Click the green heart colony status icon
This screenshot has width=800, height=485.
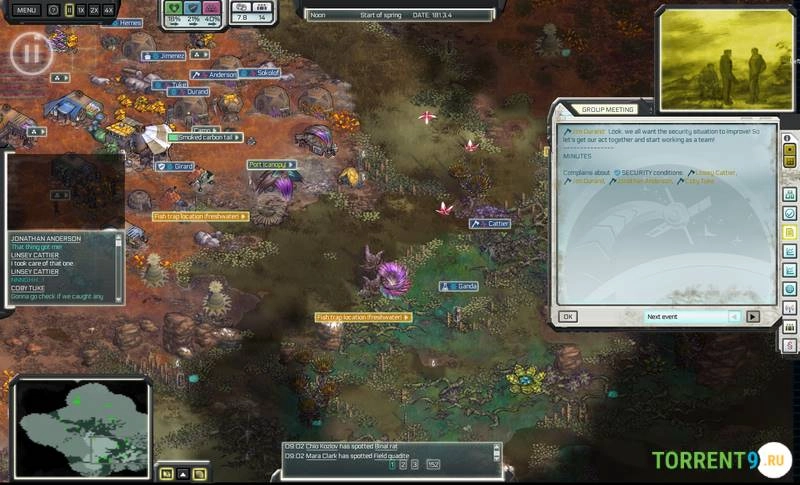[x=173, y=7]
